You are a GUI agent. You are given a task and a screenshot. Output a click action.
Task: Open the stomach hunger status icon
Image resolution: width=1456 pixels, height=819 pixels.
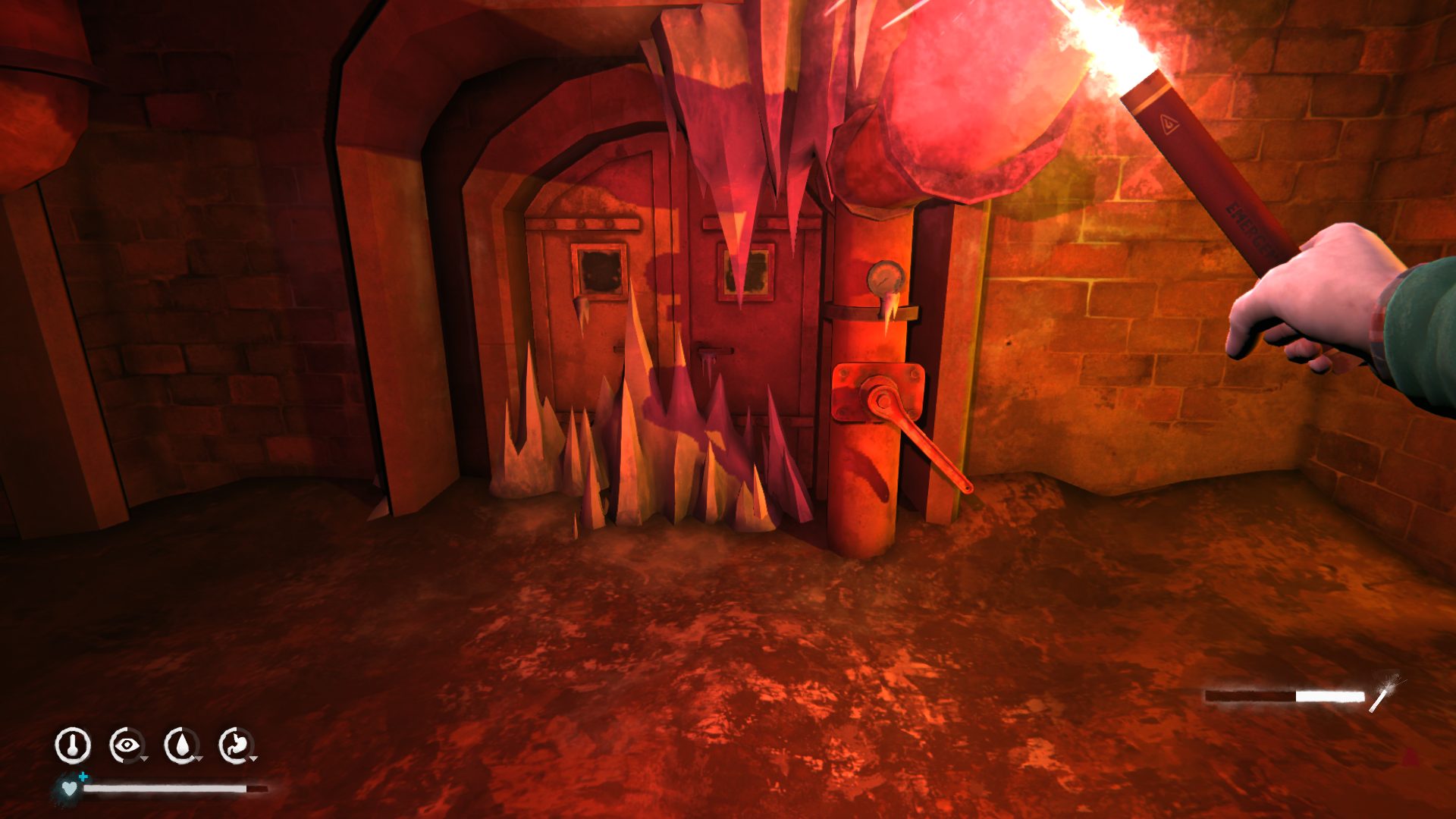(236, 745)
